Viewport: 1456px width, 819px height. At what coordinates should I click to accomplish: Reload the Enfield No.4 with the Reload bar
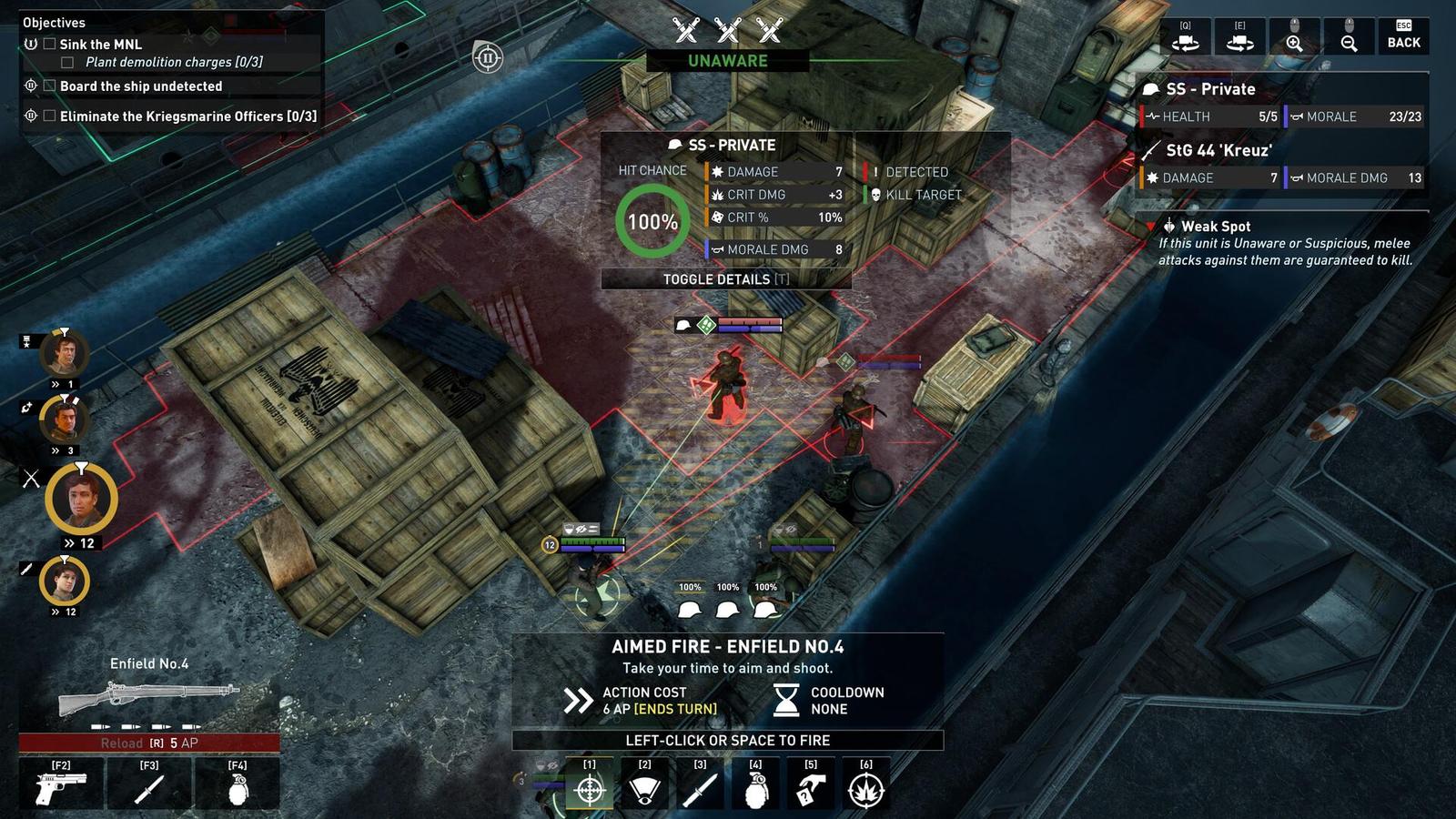coord(150,742)
